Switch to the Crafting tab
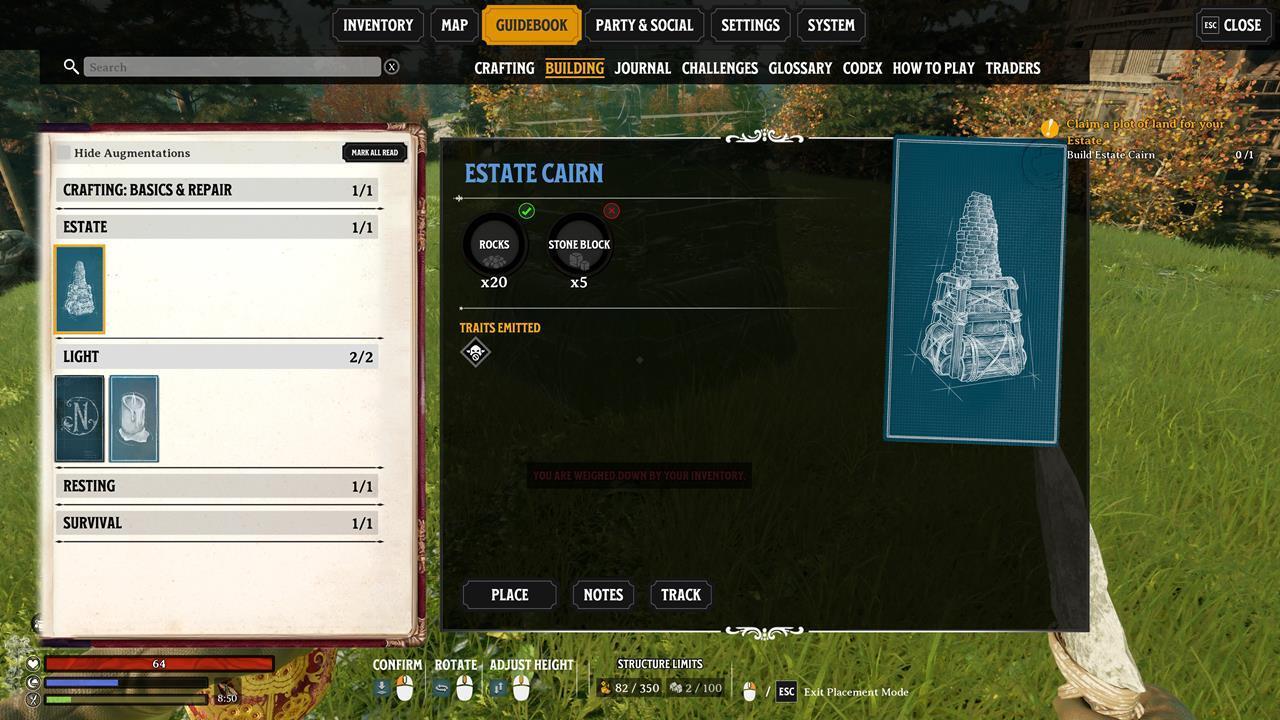1280x720 pixels. [x=504, y=68]
